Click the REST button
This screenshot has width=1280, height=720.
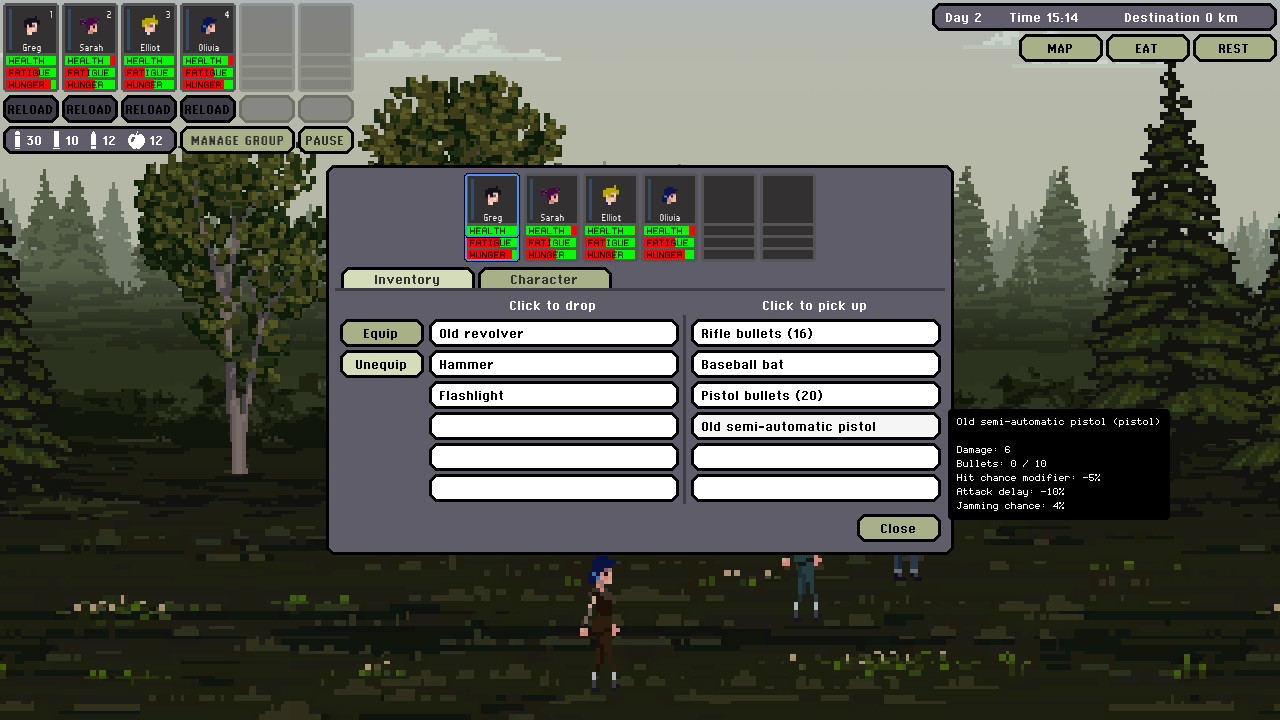coord(1234,47)
